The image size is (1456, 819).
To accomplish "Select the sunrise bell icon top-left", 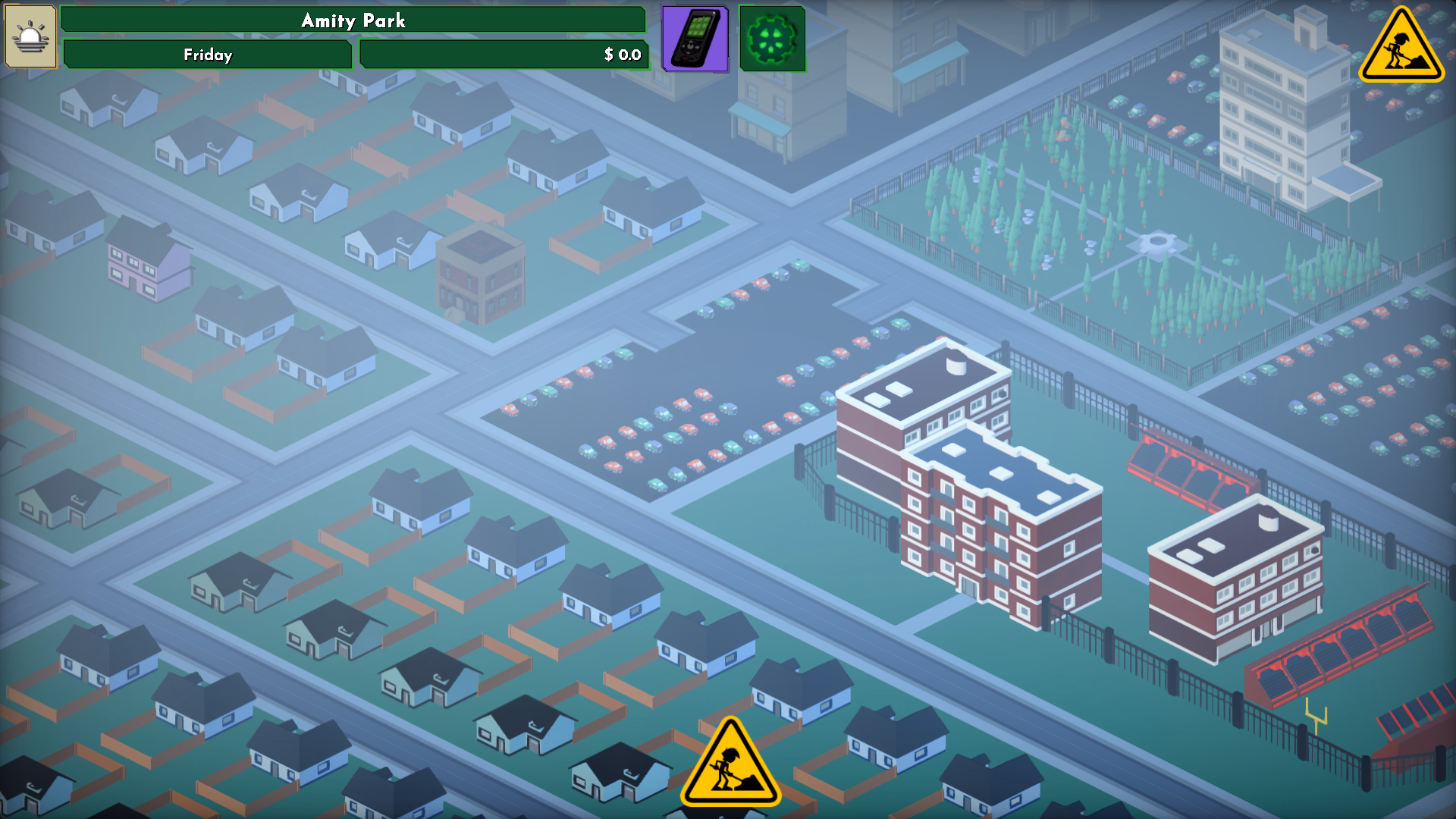I will [x=30, y=36].
